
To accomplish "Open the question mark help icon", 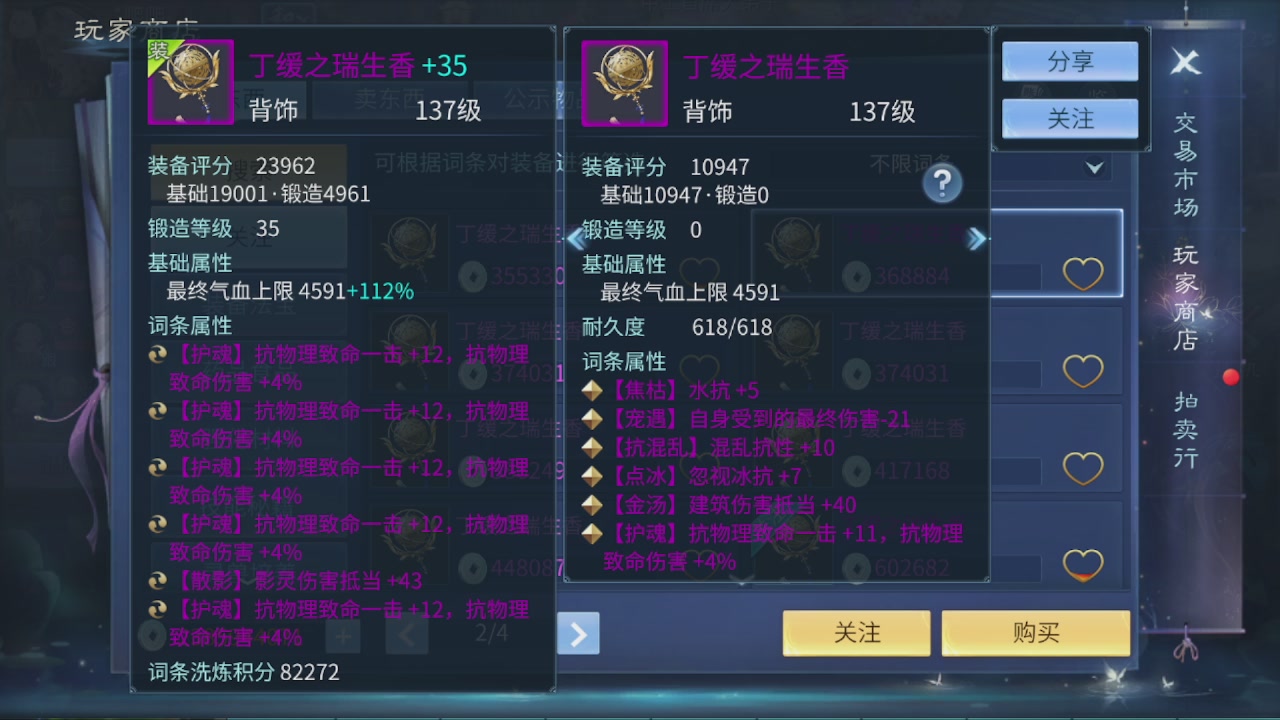I will click(x=940, y=184).
